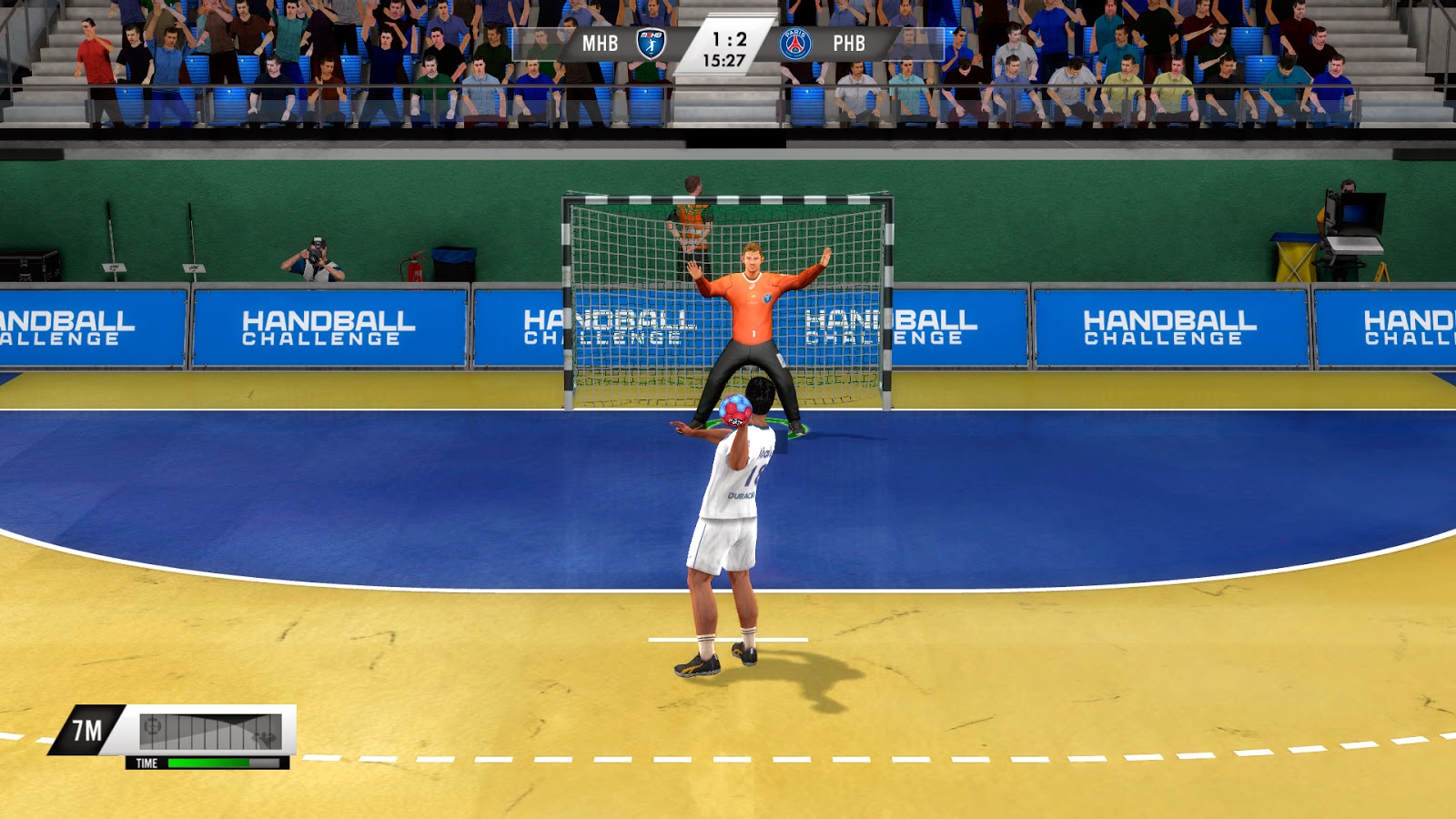The image size is (1456, 819).
Task: Click the player silhouette icon in the aim meter
Action: point(265,737)
